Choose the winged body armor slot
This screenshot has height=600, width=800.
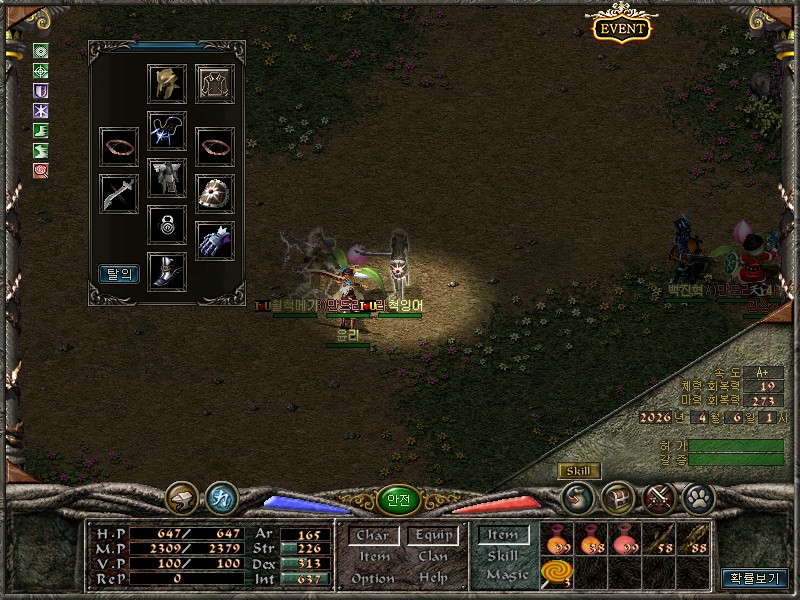point(167,178)
